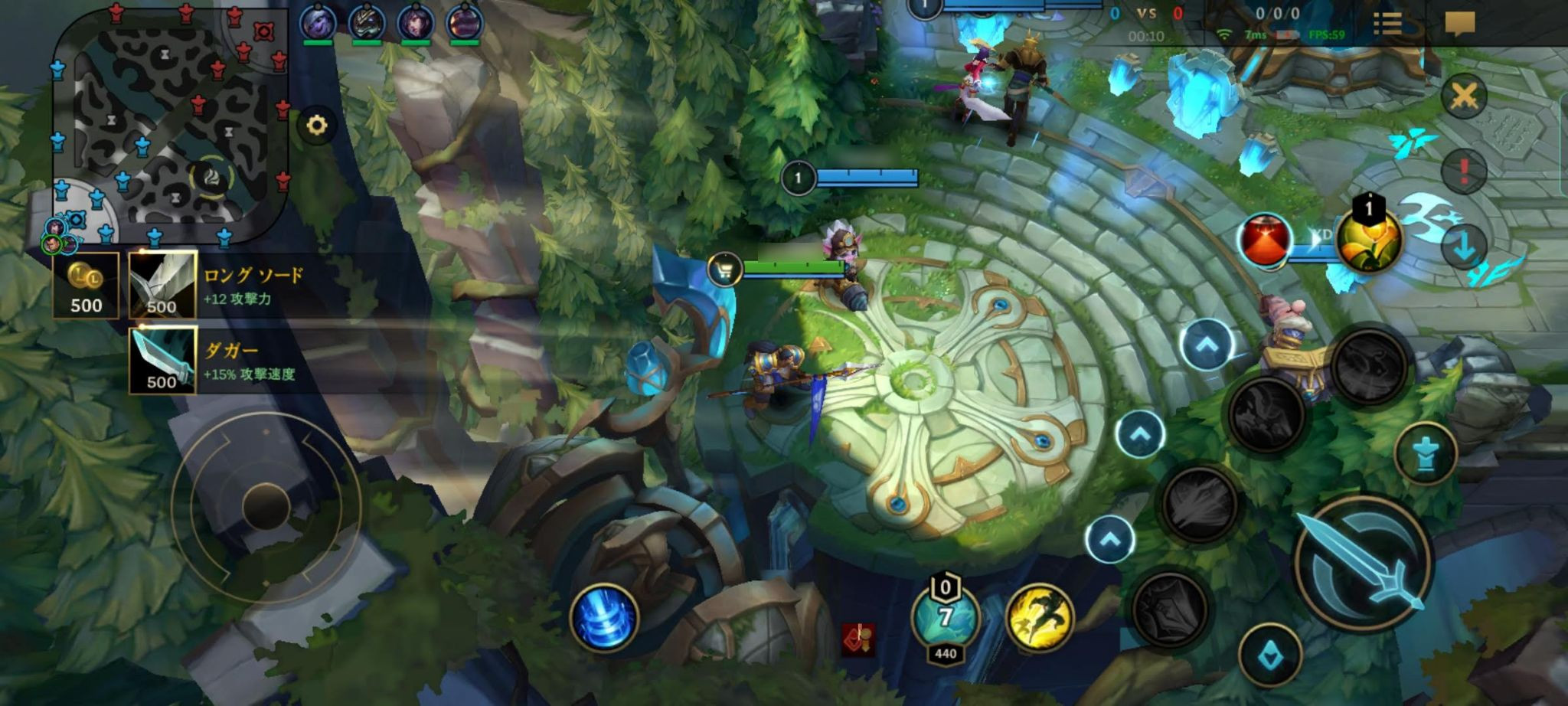Activate the yellow flower item icon
Image resolution: width=1568 pixels, height=706 pixels.
pyautogui.click(x=1368, y=240)
